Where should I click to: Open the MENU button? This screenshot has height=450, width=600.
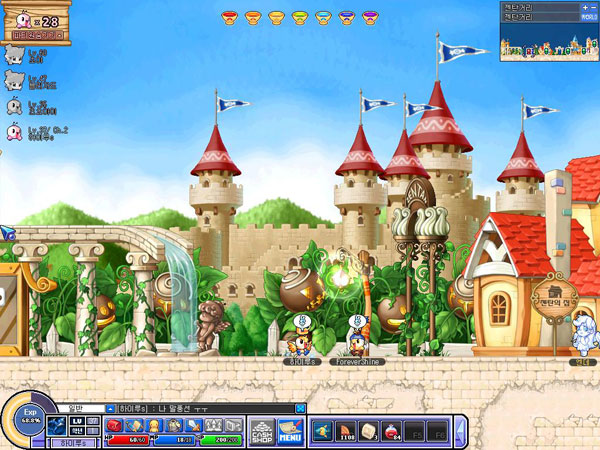coord(290,431)
